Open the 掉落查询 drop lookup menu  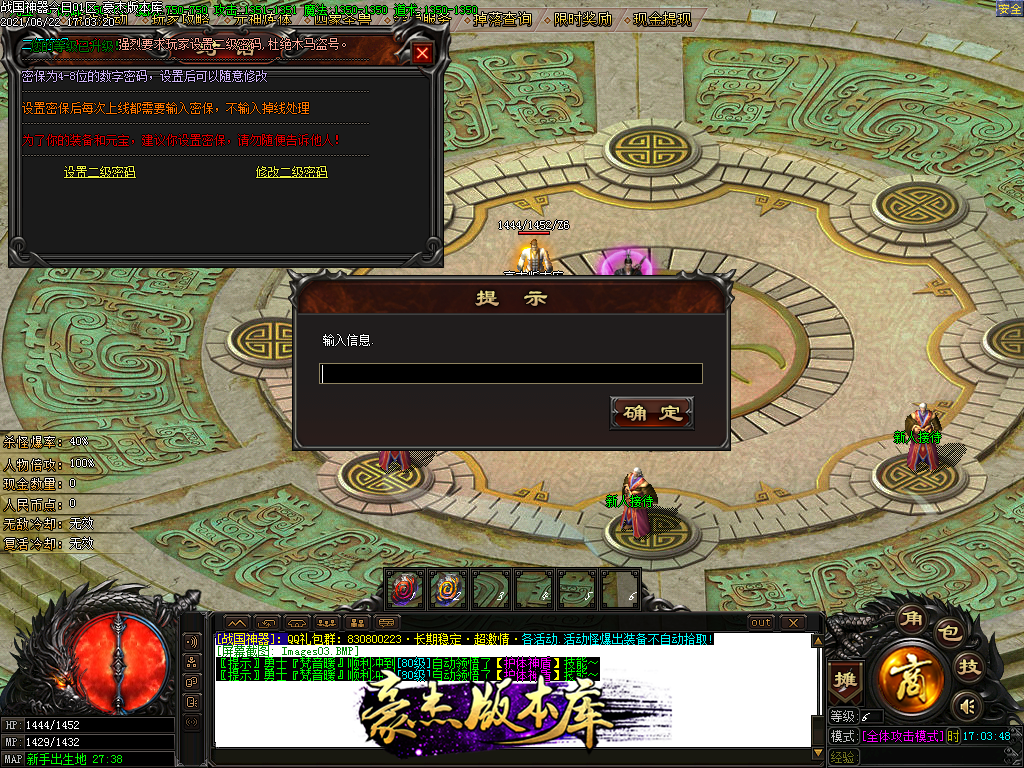point(503,19)
